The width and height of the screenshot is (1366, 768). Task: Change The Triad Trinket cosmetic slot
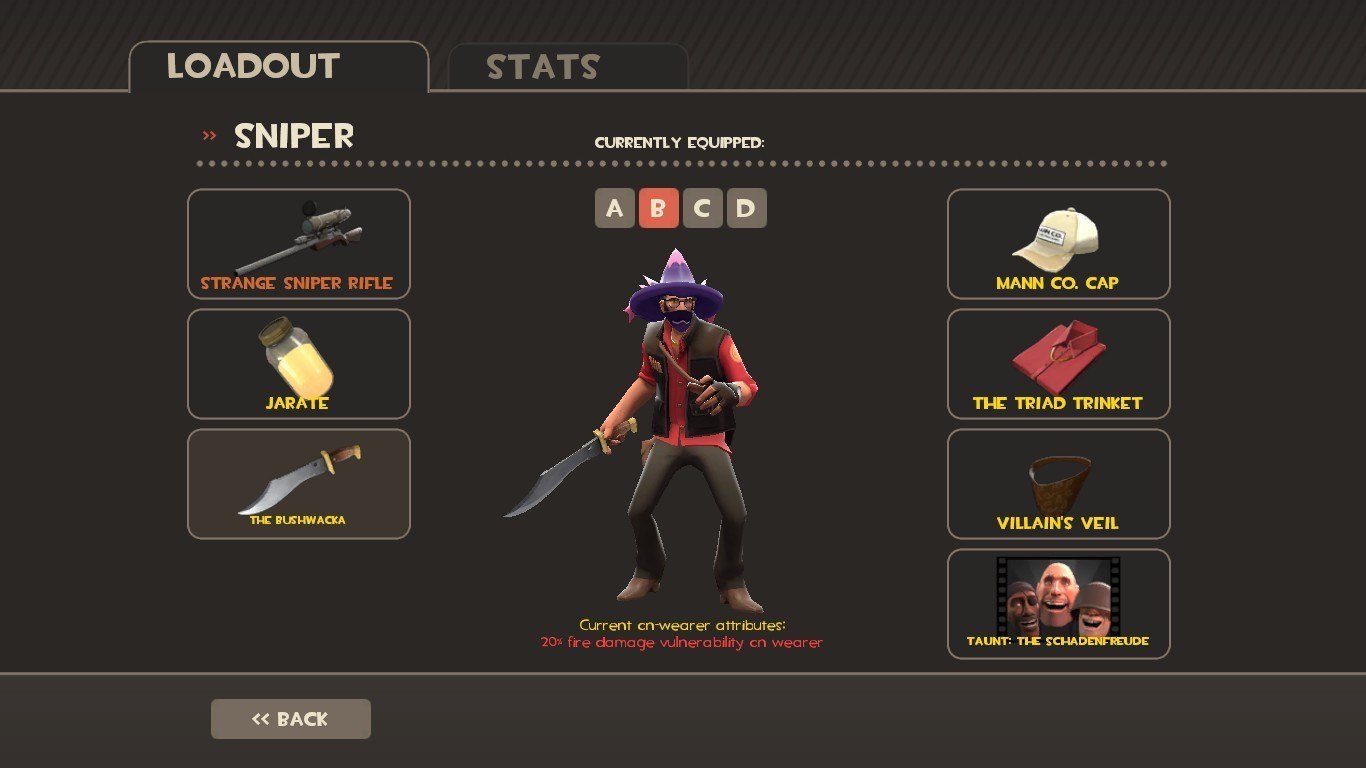coord(1058,363)
